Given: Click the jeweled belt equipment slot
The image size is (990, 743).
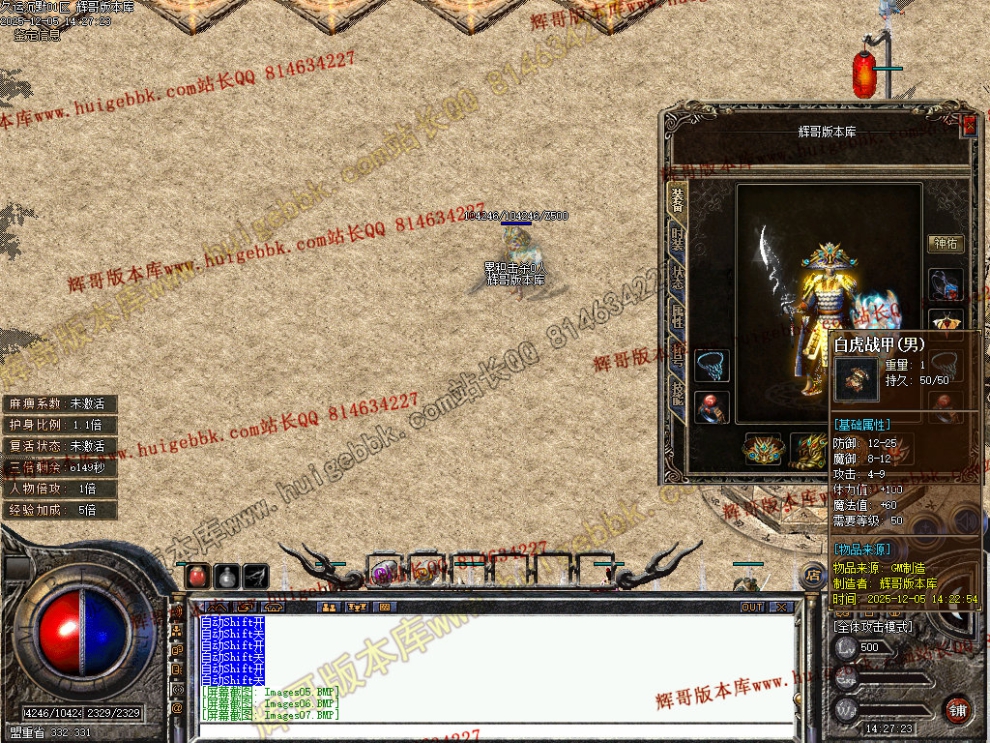Looking at the screenshot, I should (762, 448).
